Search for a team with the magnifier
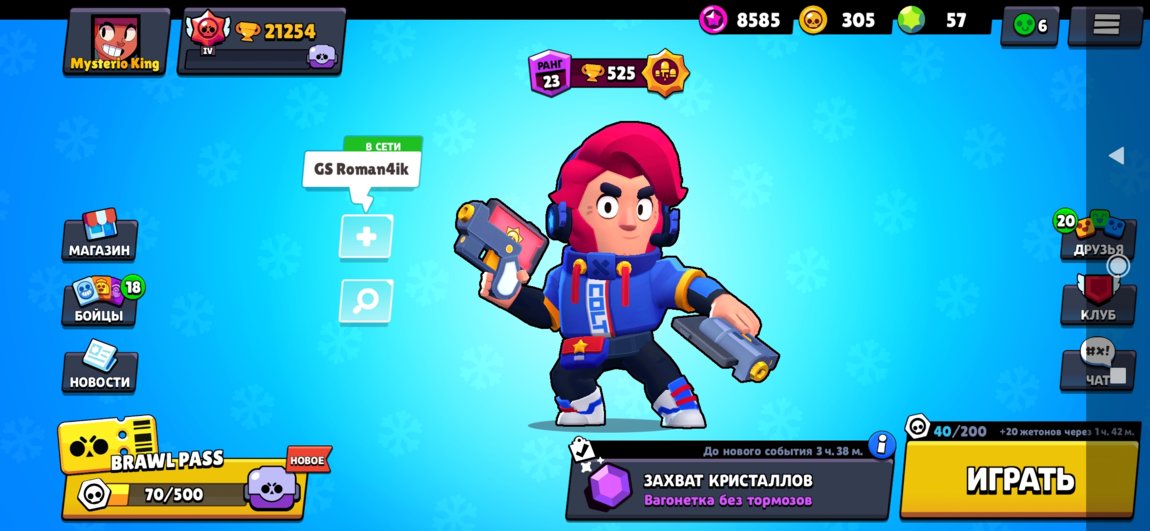 pyautogui.click(x=366, y=301)
